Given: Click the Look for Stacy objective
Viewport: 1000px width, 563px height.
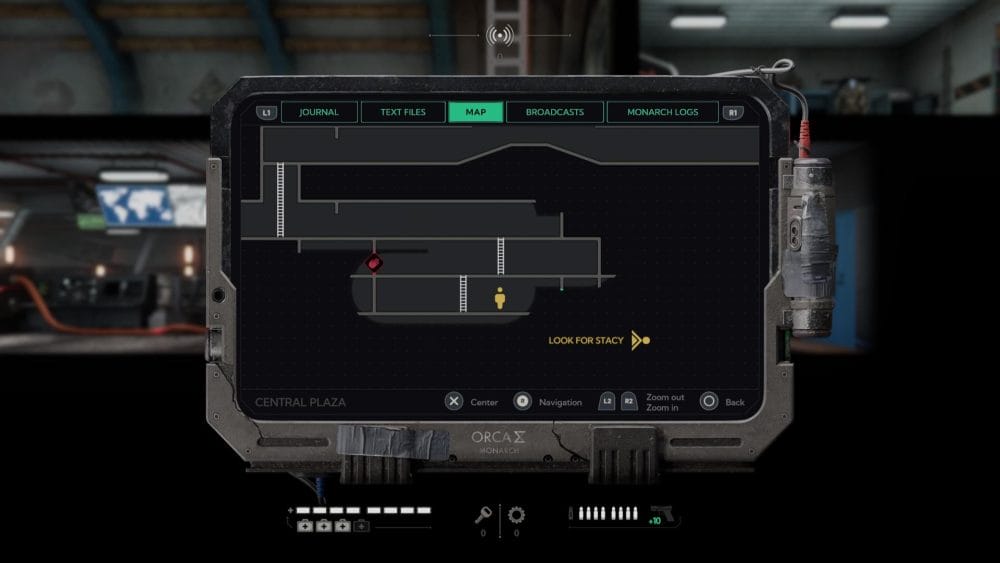Looking at the screenshot, I should [x=586, y=341].
